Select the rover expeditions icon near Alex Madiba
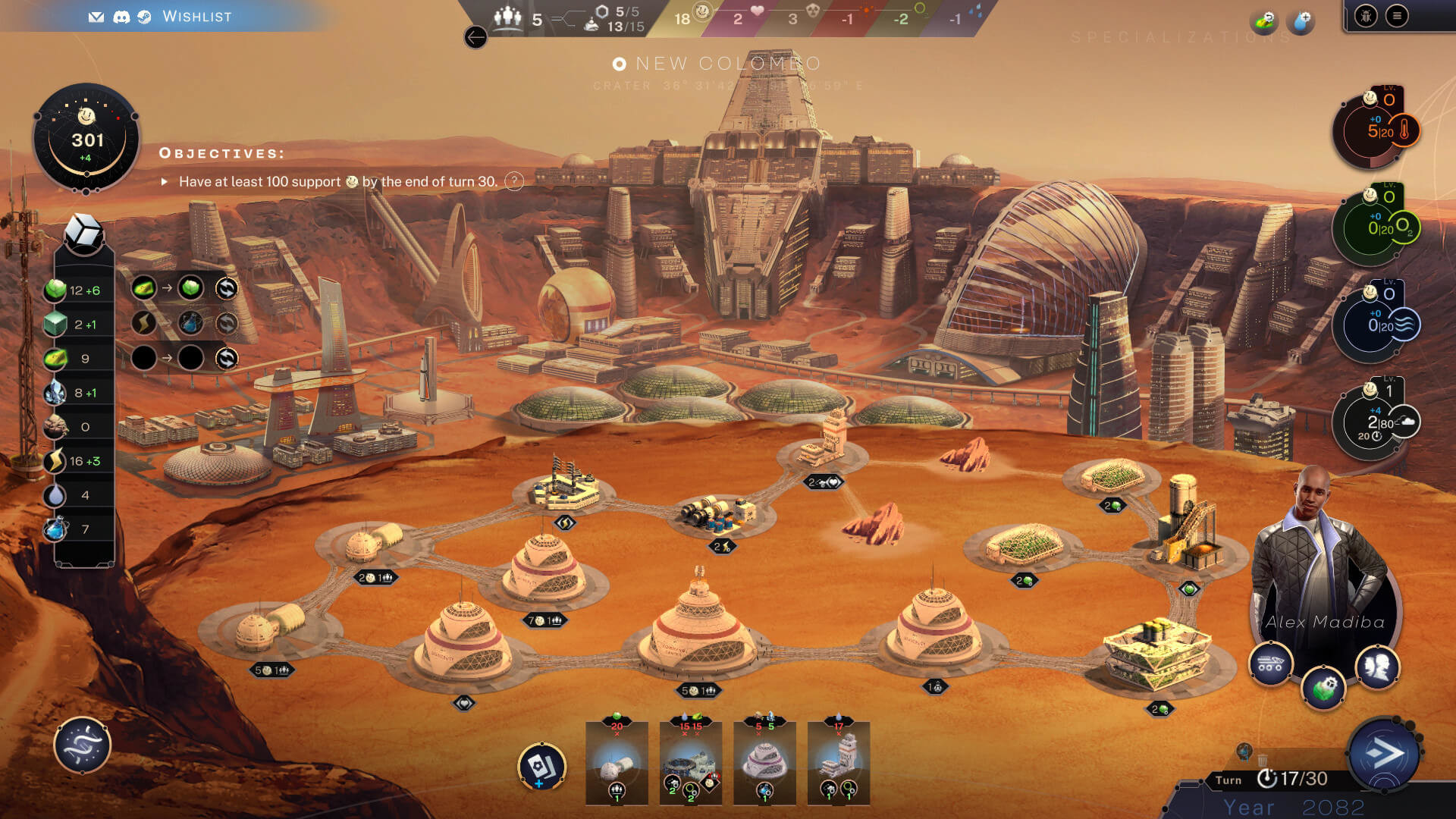Screen dimensions: 1456x819 [x=1272, y=664]
